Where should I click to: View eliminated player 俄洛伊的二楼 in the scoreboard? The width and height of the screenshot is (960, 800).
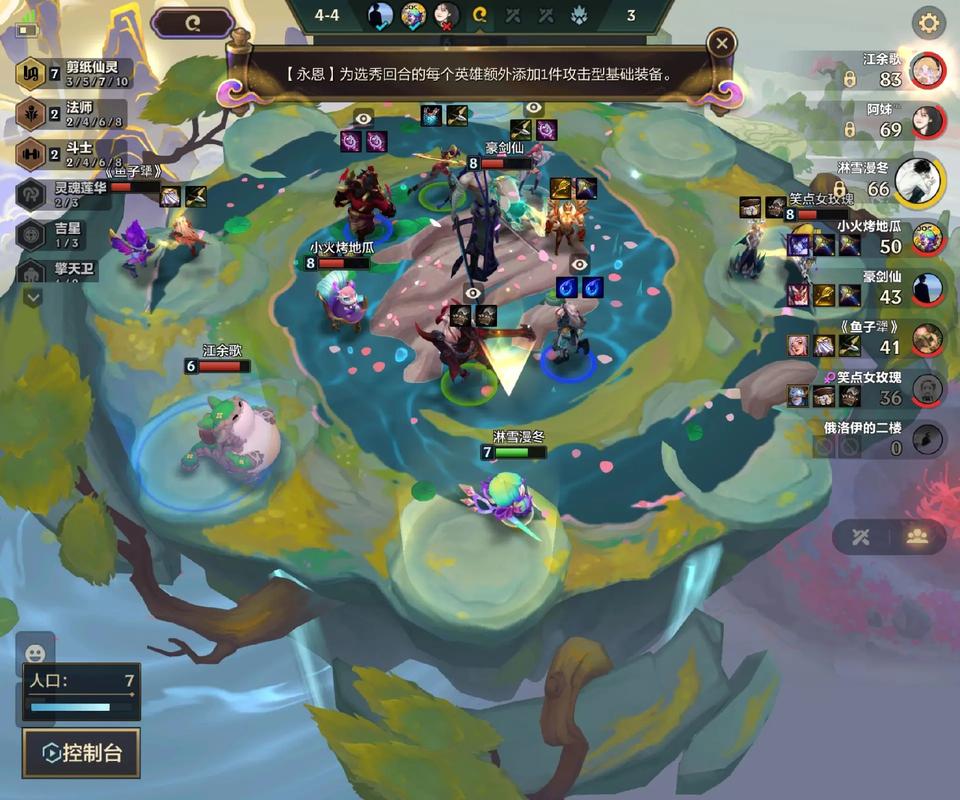(x=928, y=439)
